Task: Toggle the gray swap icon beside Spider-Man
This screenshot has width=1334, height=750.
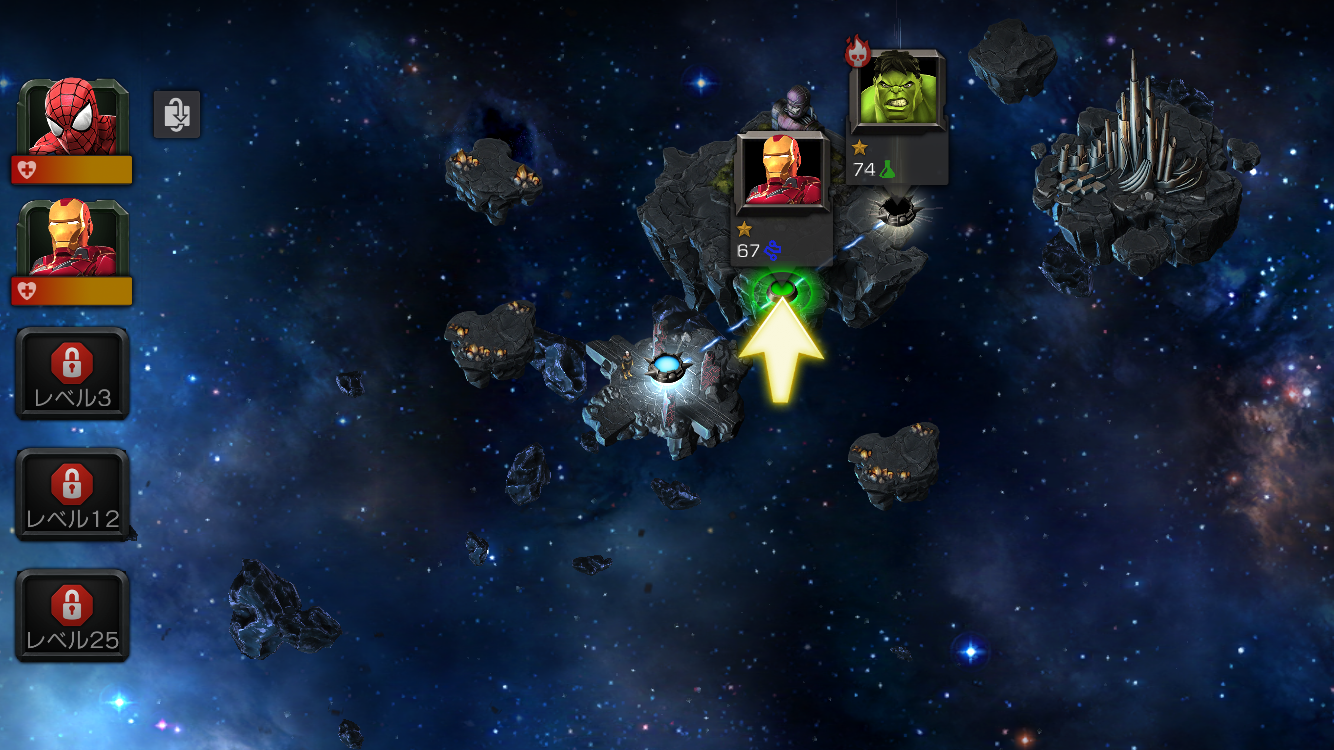Action: coord(177,114)
